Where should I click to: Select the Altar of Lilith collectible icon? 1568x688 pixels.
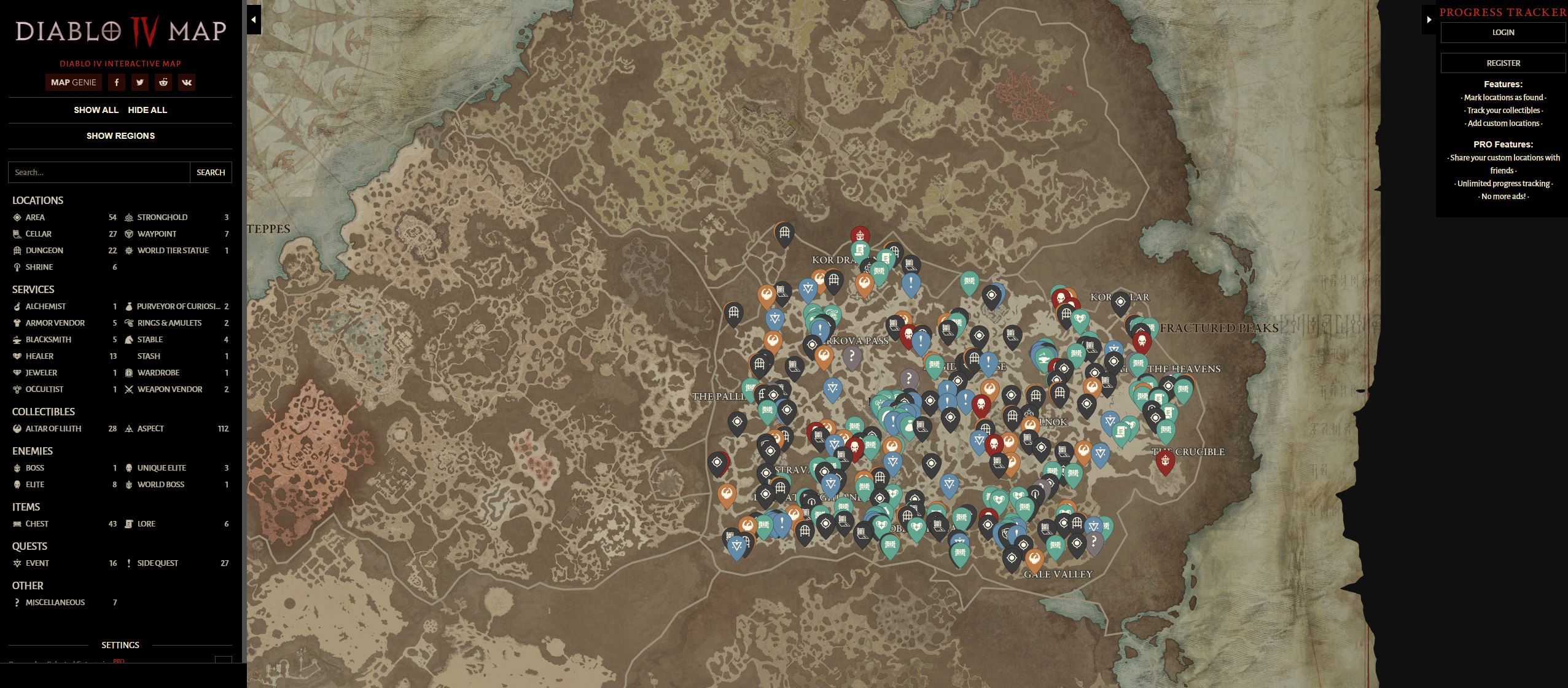(17, 428)
